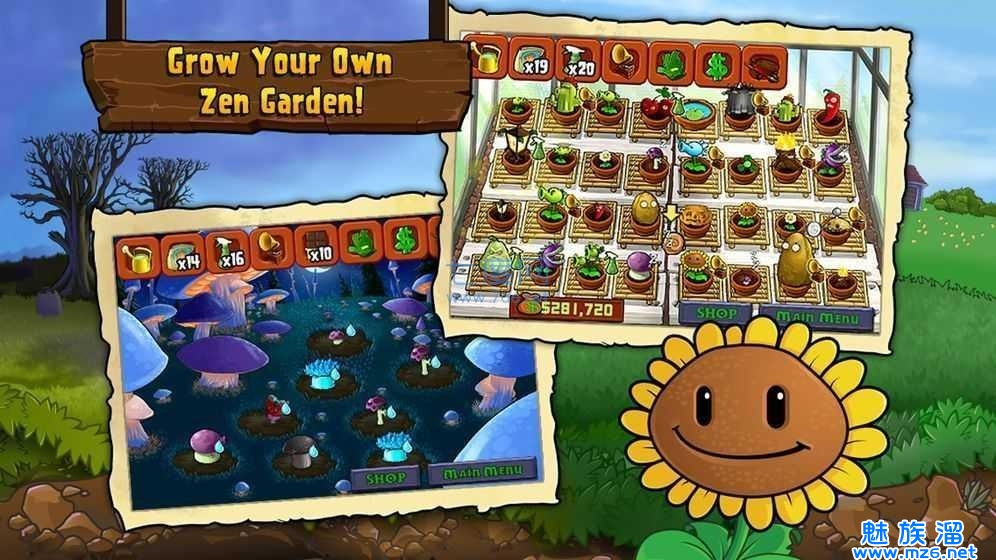The width and height of the screenshot is (996, 560).
Task: Pick the chocolate bar marked x10
Action: pos(316,244)
